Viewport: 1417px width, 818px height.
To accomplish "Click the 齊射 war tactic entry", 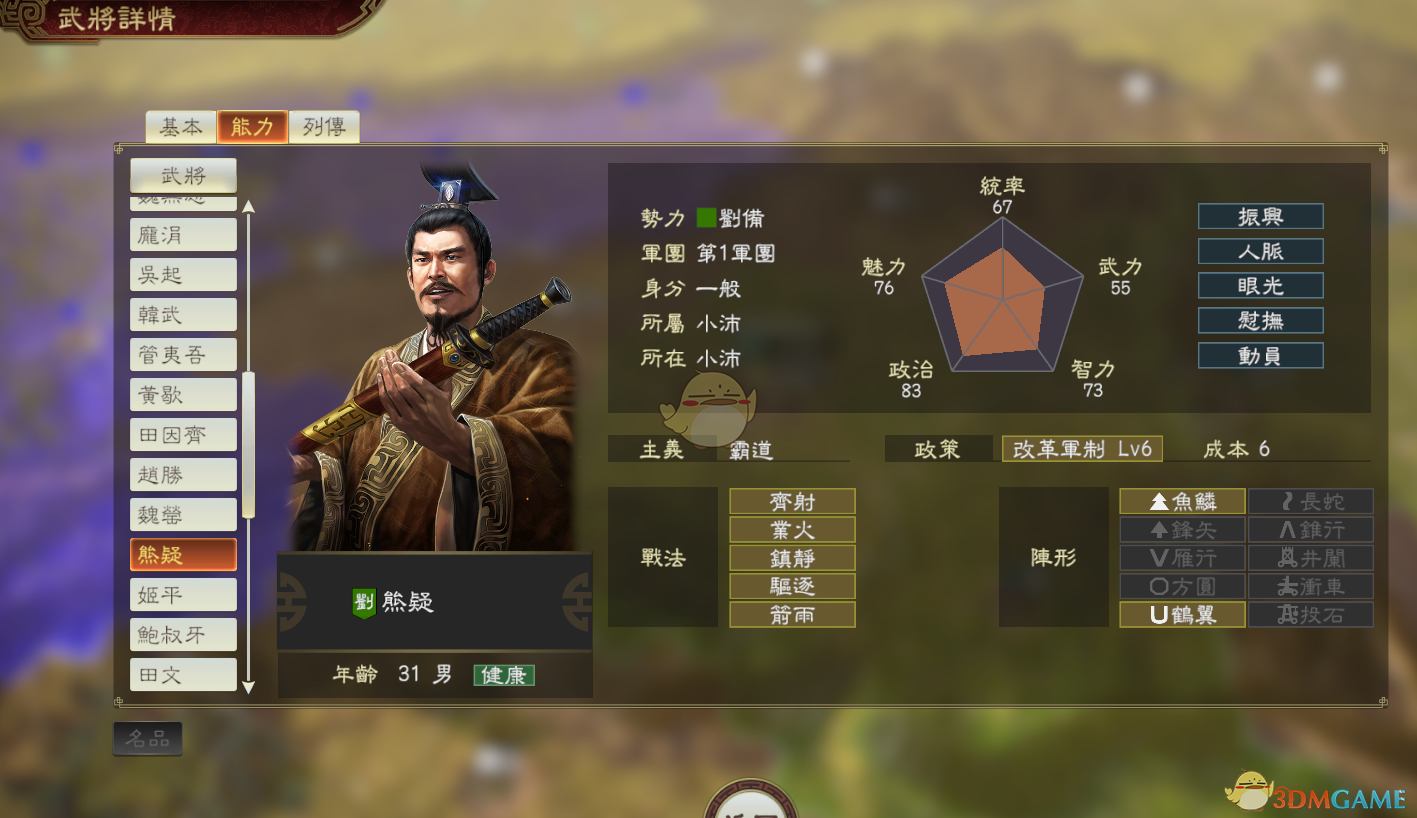I will tap(792, 501).
